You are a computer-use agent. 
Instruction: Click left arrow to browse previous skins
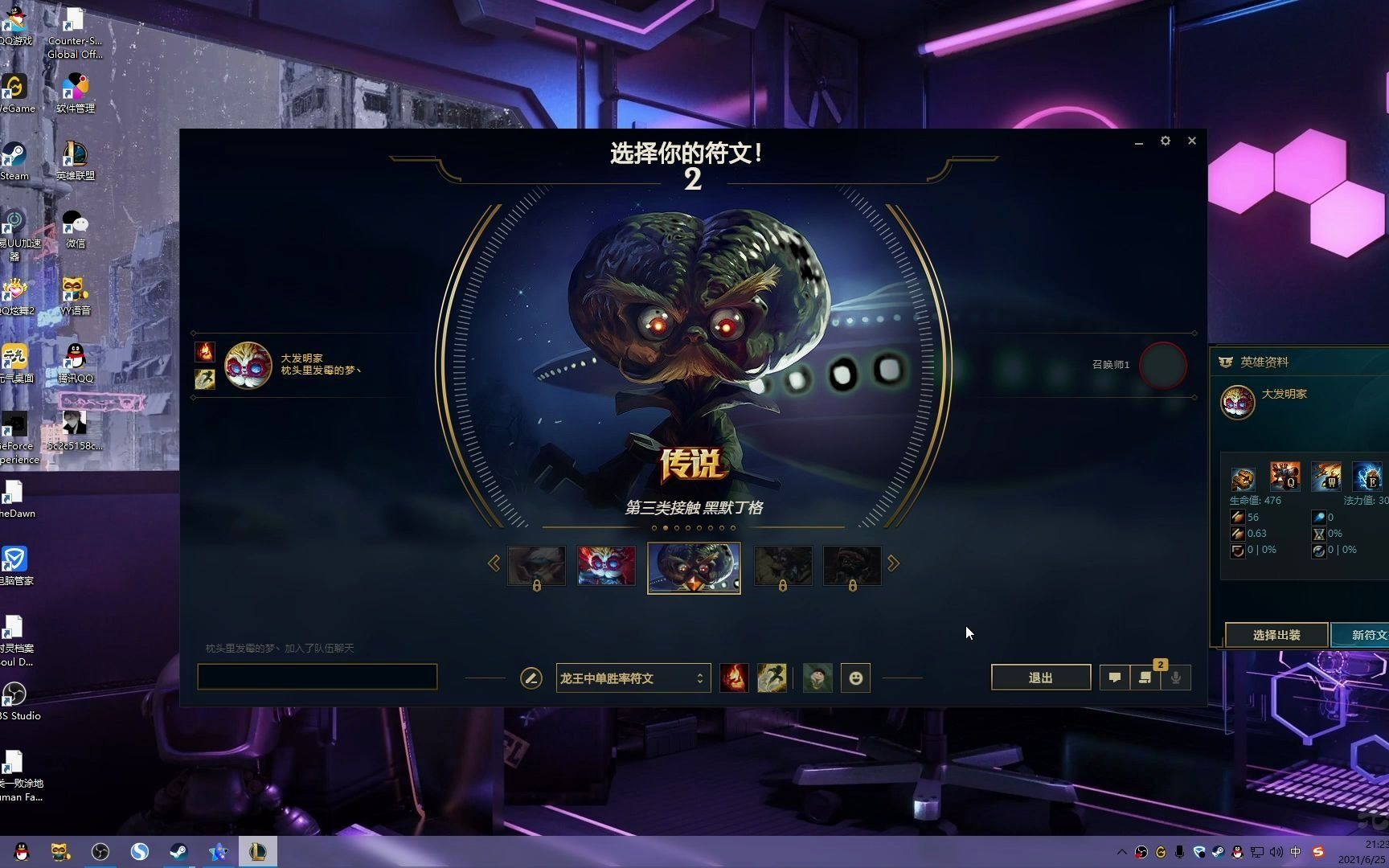(495, 563)
